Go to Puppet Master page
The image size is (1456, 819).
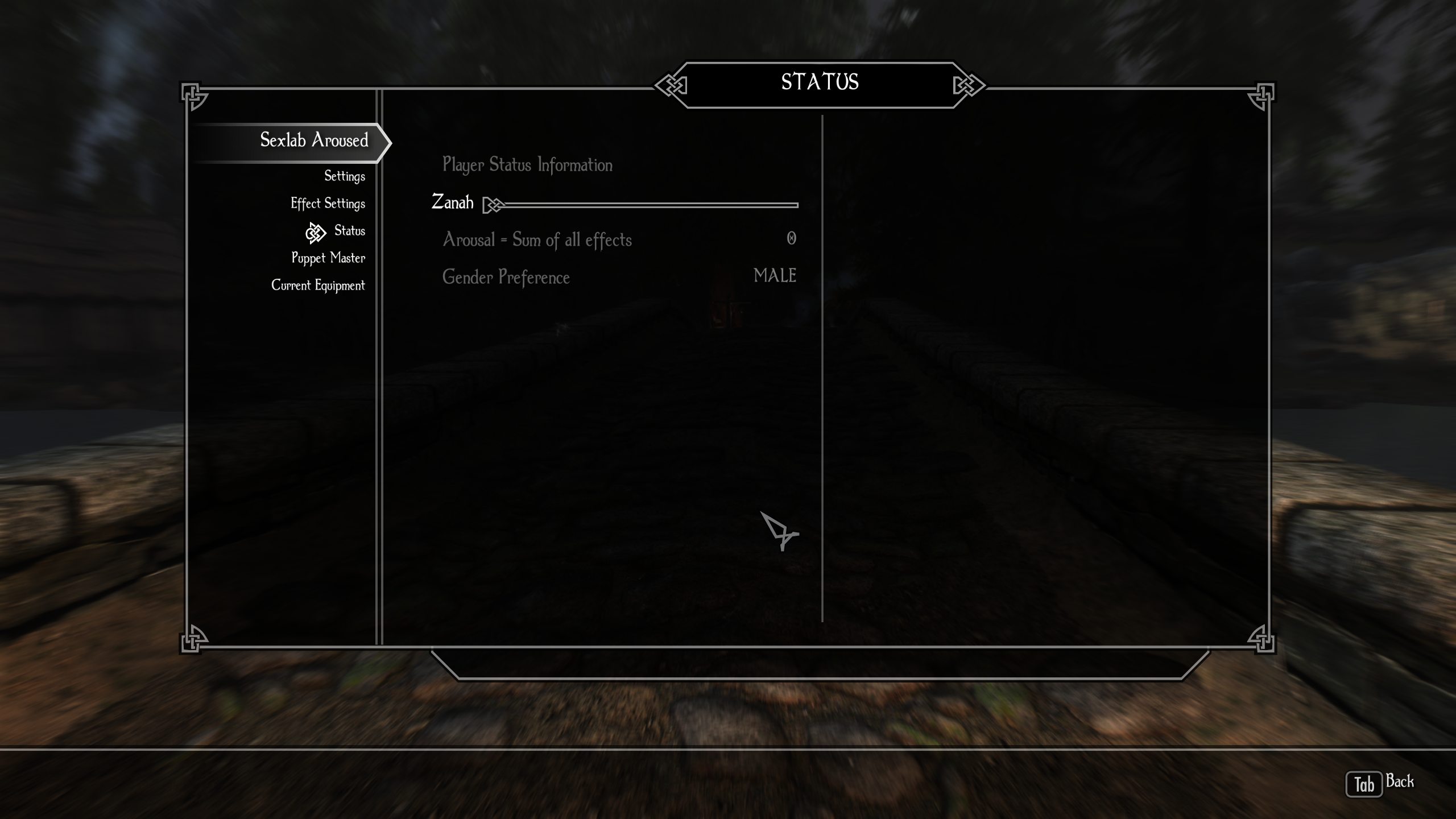(328, 258)
